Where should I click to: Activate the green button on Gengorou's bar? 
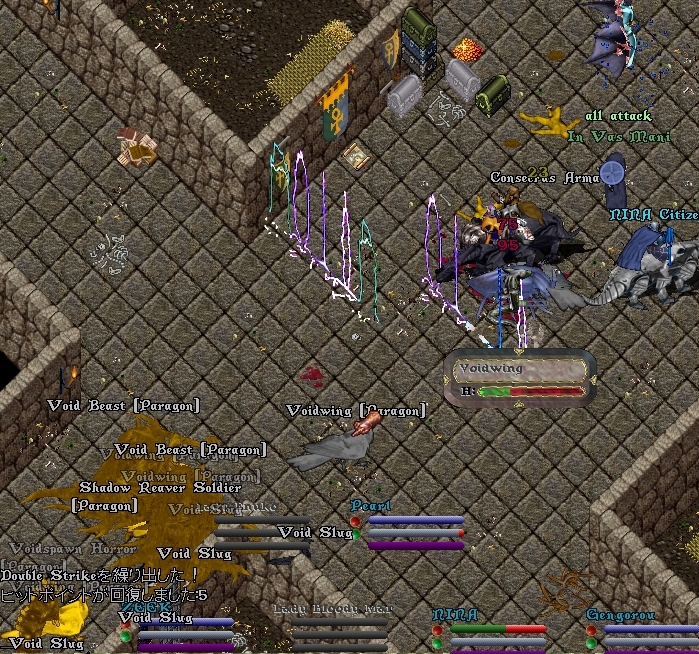(x=592, y=644)
